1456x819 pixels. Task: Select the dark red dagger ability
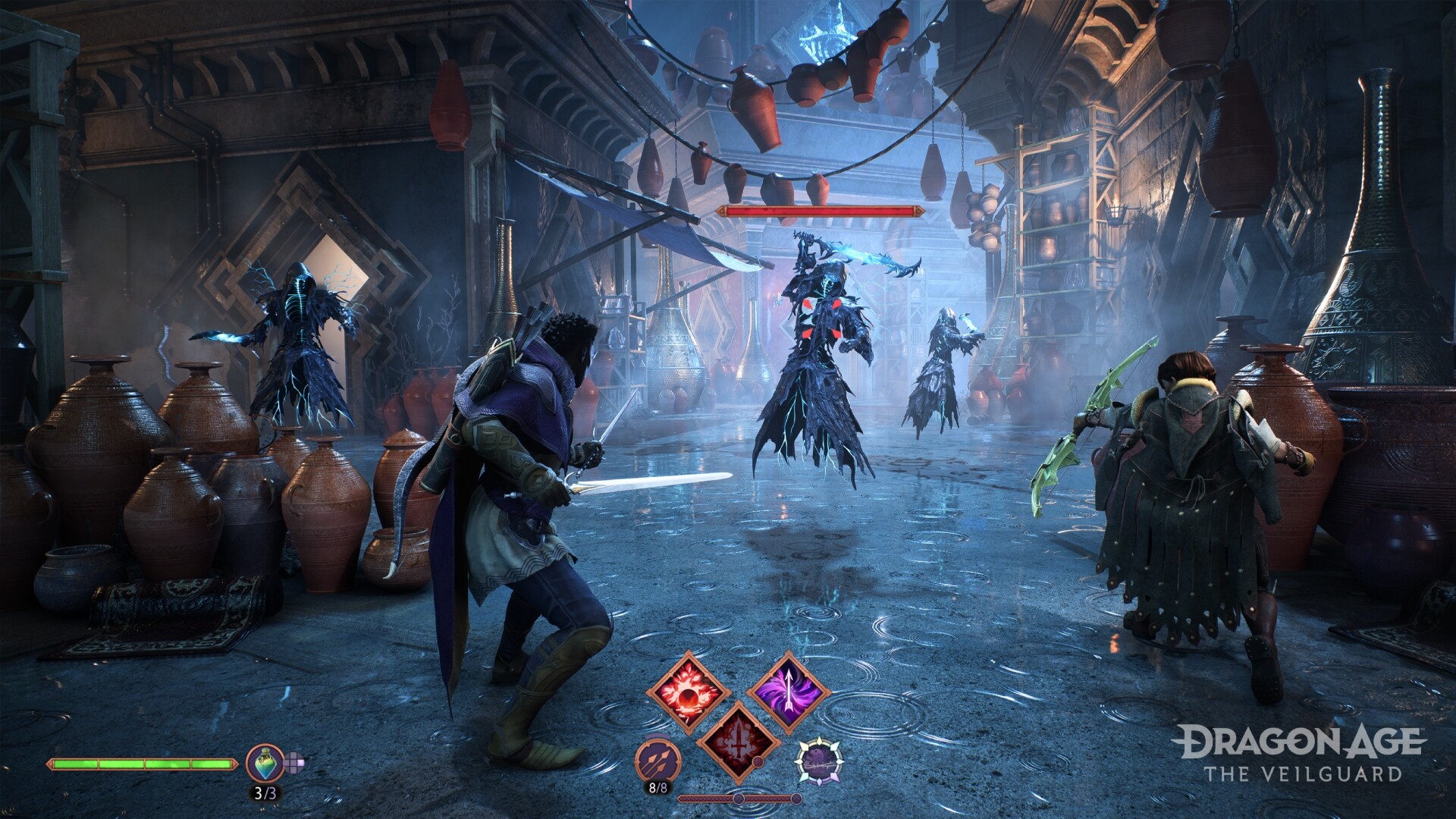click(x=736, y=741)
